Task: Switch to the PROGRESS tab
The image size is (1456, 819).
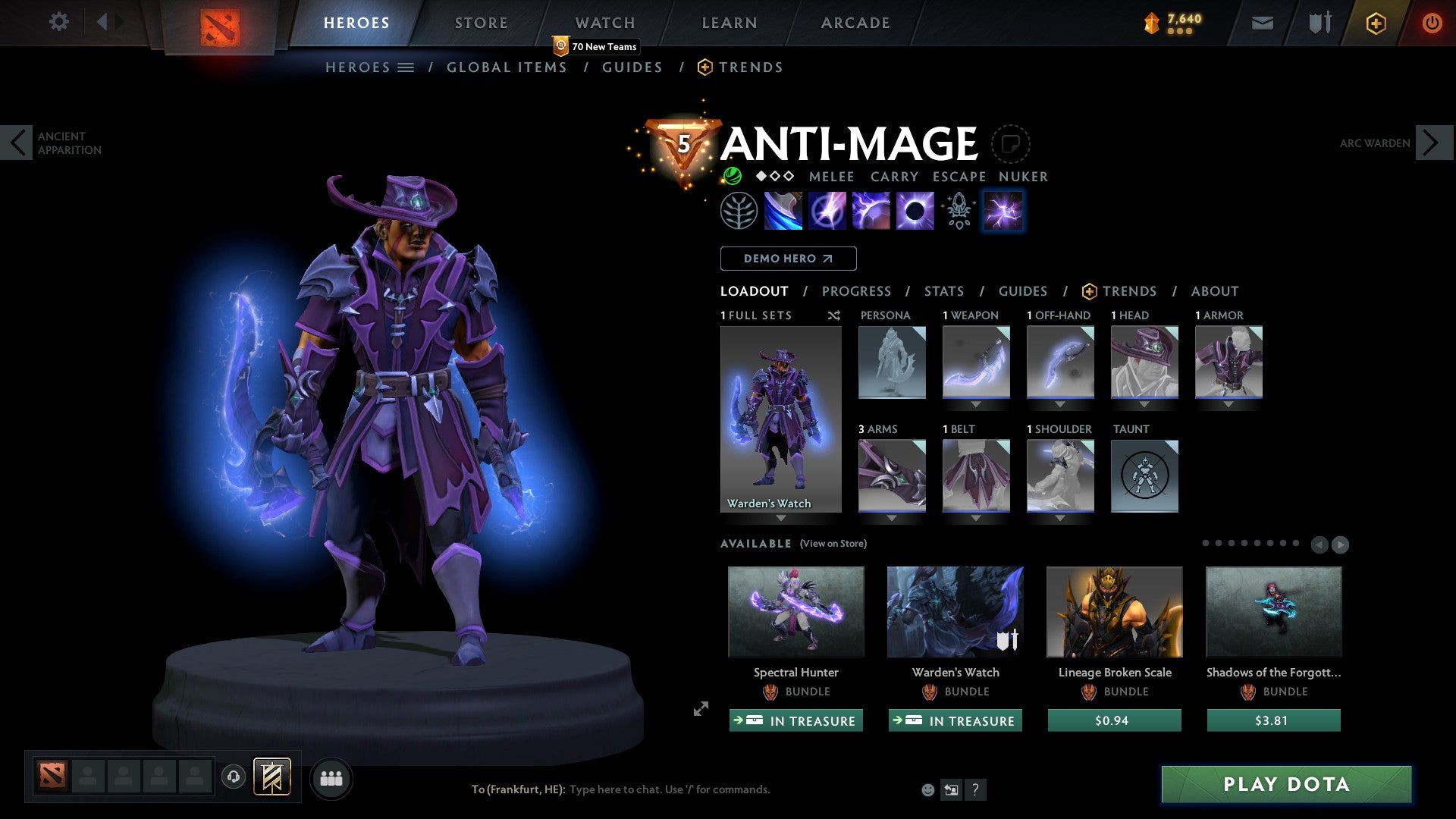Action: point(857,290)
